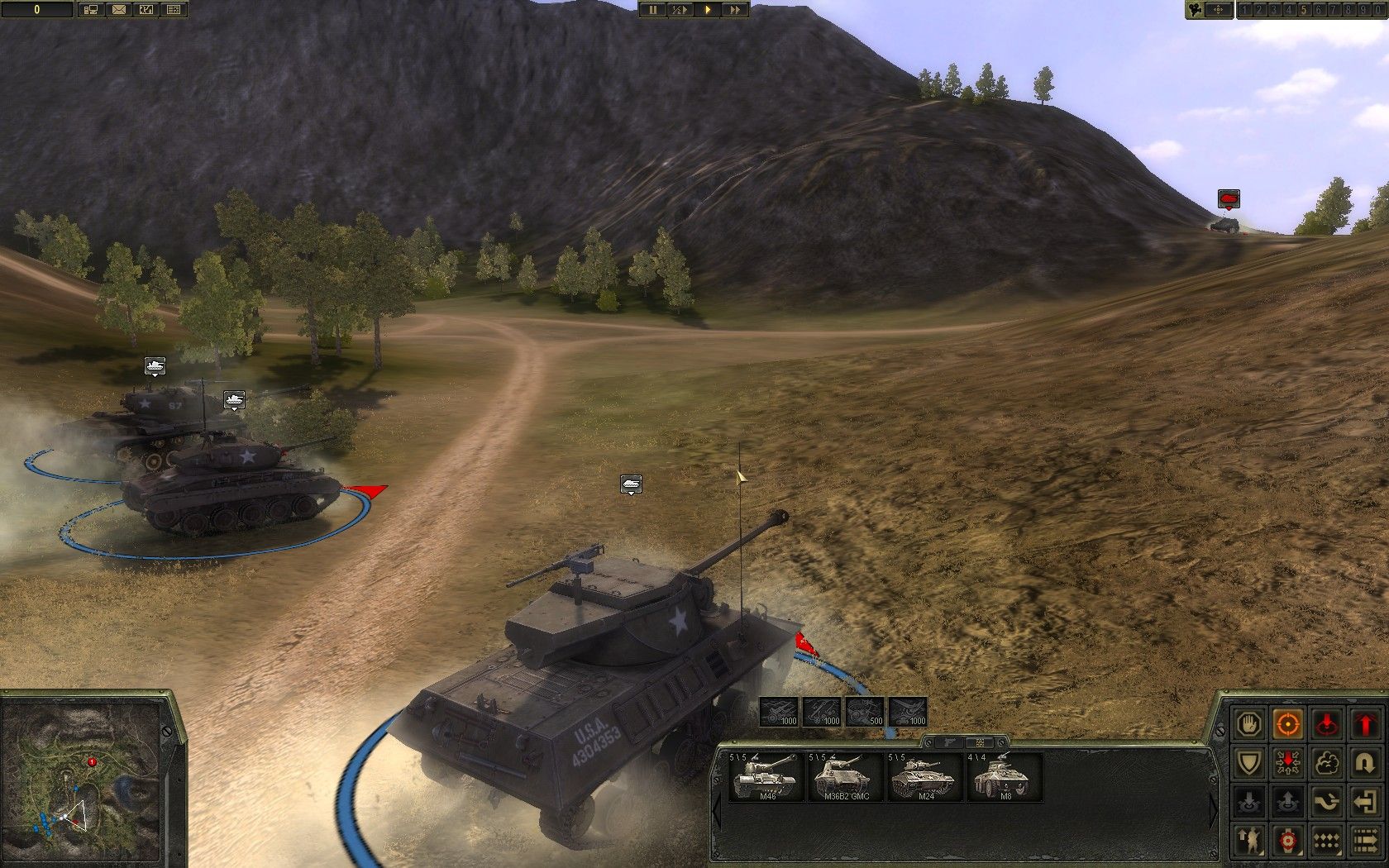Screen dimensions: 1389x868
Task: Issue a reverse U-turn command
Action: click(1367, 762)
